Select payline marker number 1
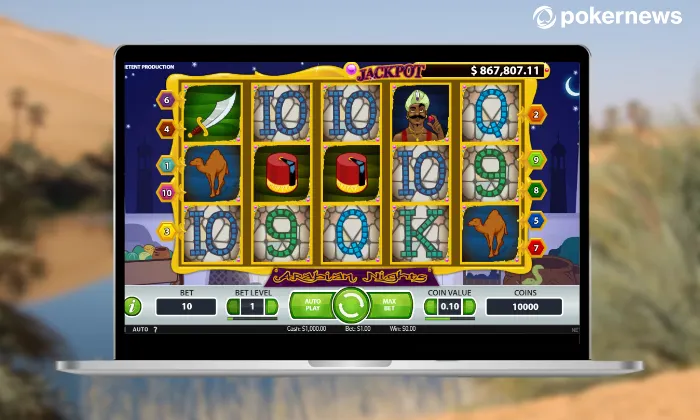Image resolution: width=700 pixels, height=420 pixels. click(x=165, y=164)
